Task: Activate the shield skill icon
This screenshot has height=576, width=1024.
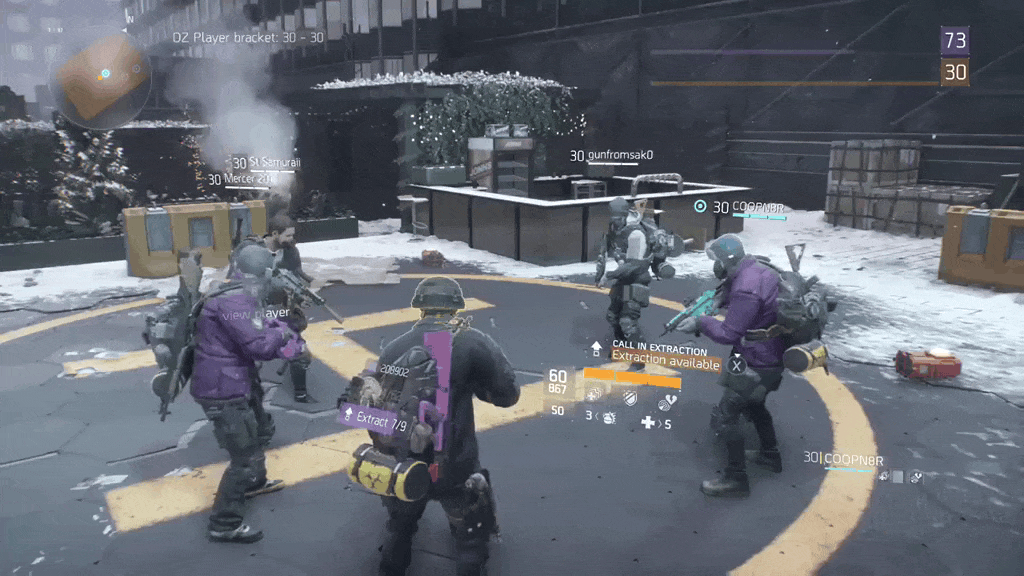Action: coord(629,397)
